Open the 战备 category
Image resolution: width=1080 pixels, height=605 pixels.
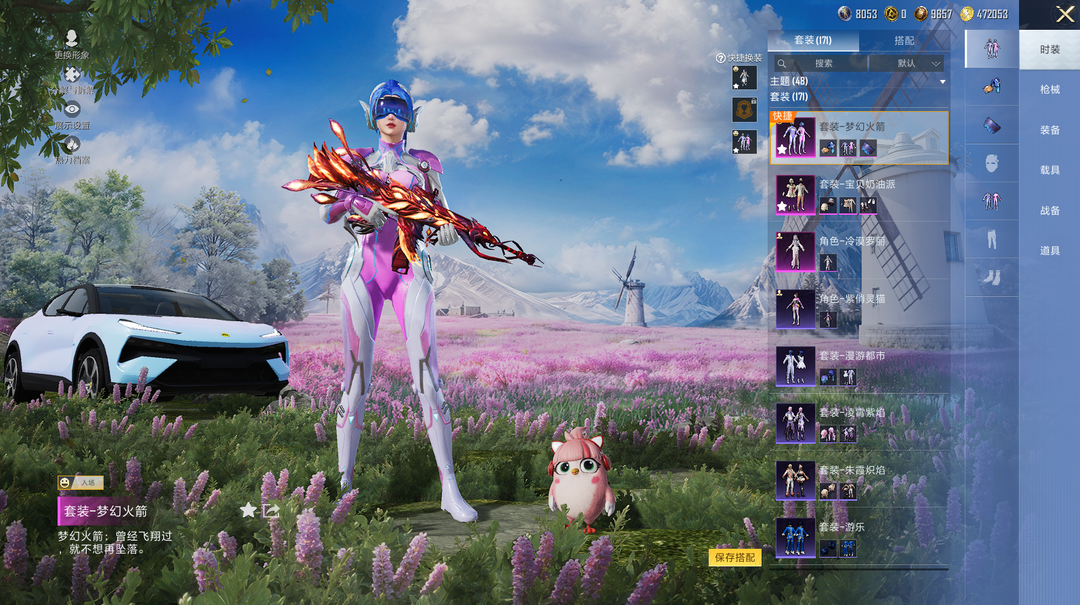tap(1049, 211)
